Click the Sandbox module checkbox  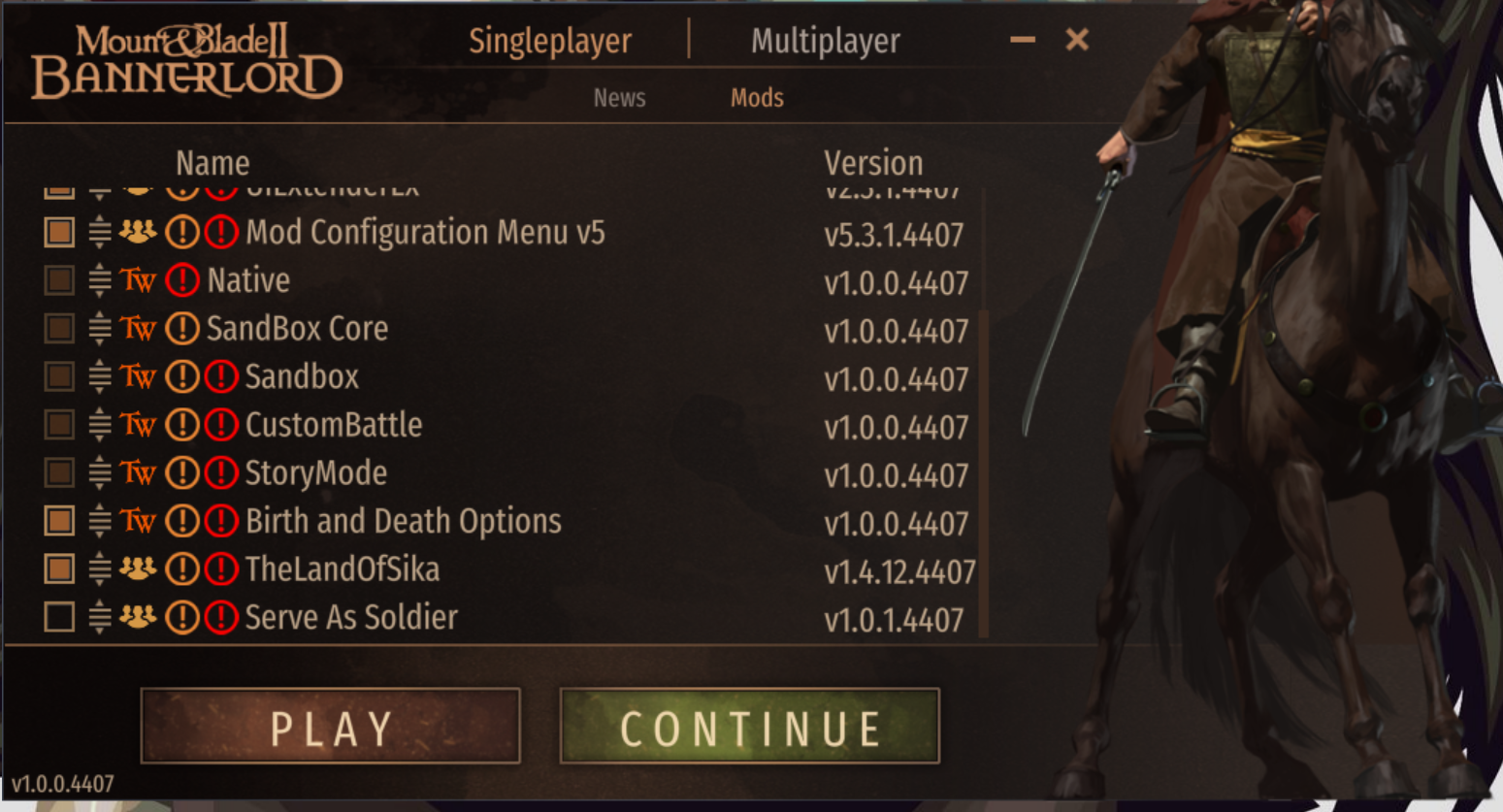(59, 376)
